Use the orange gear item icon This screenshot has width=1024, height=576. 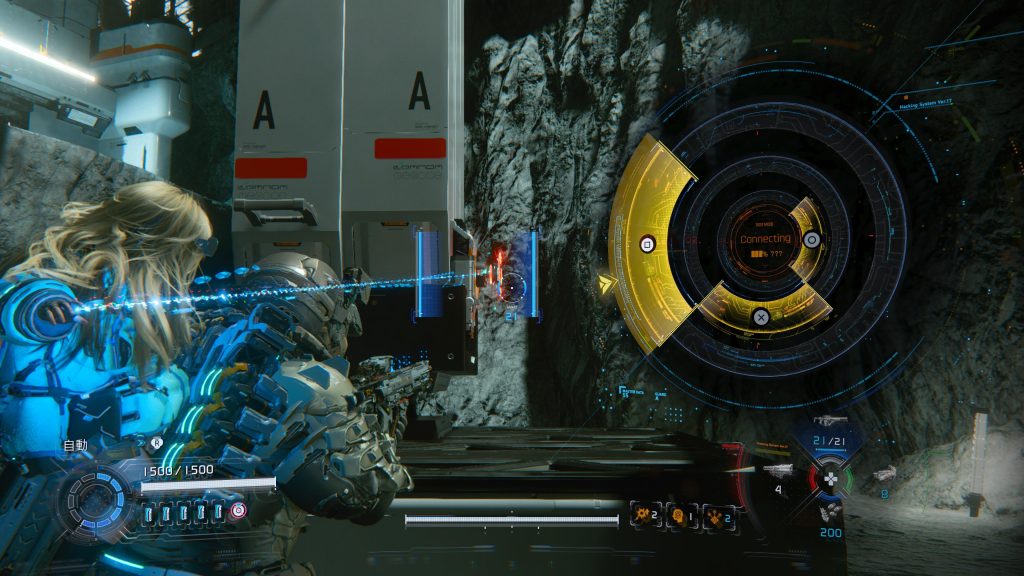(x=643, y=516)
